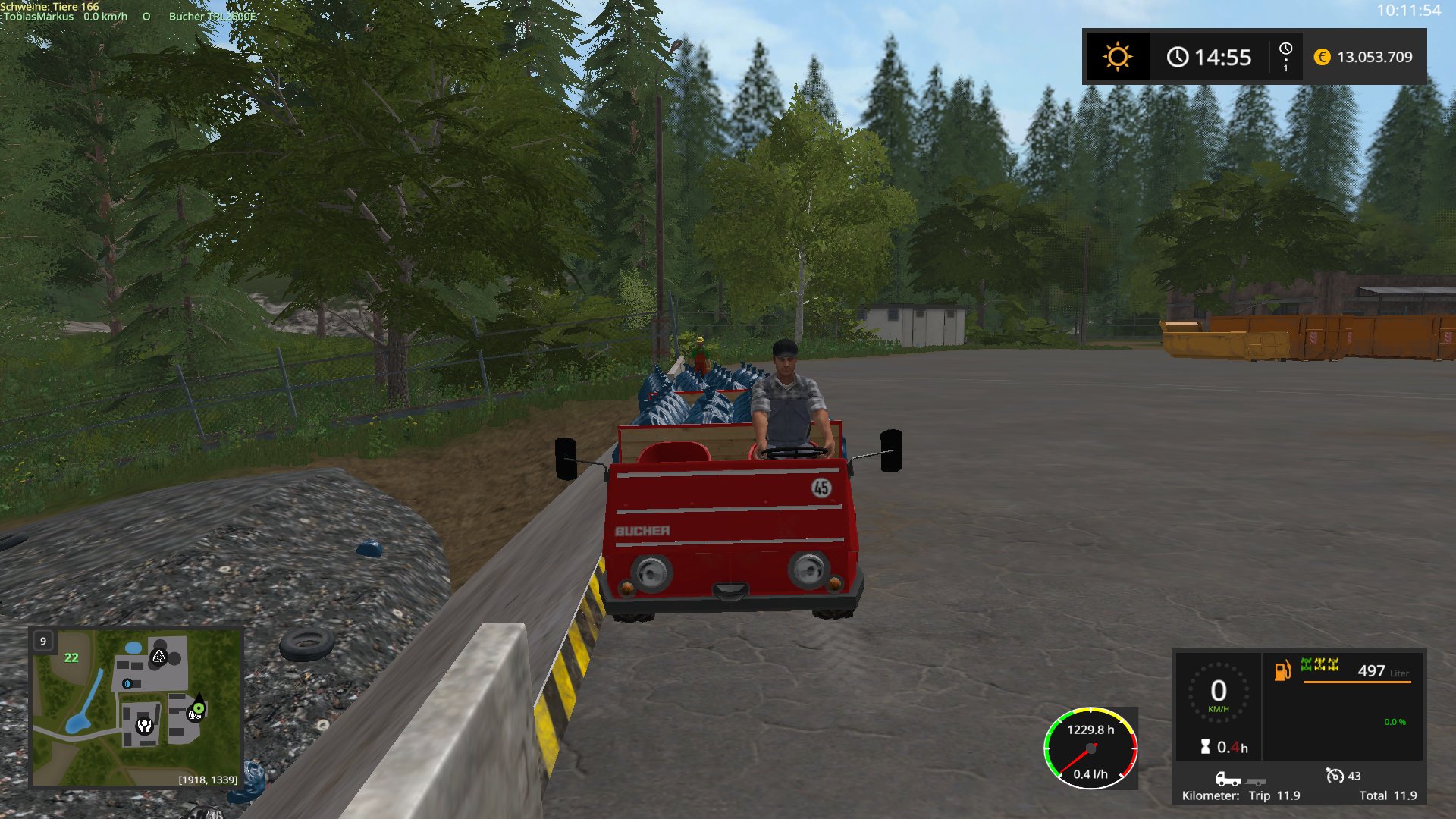Select the water droplet marker on minimap
This screenshot has width=1456, height=819.
click(x=127, y=683)
